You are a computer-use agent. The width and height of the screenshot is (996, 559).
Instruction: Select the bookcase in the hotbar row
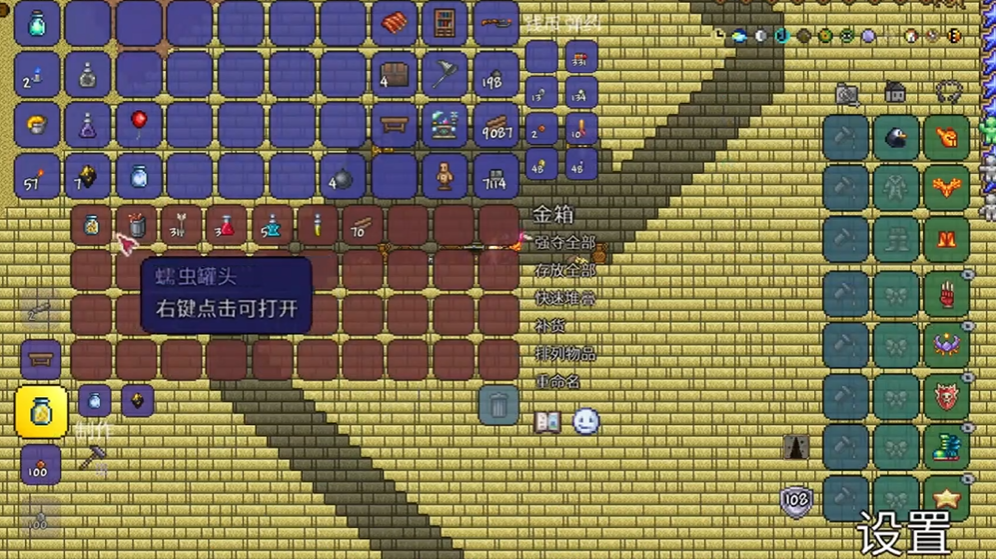tap(445, 24)
